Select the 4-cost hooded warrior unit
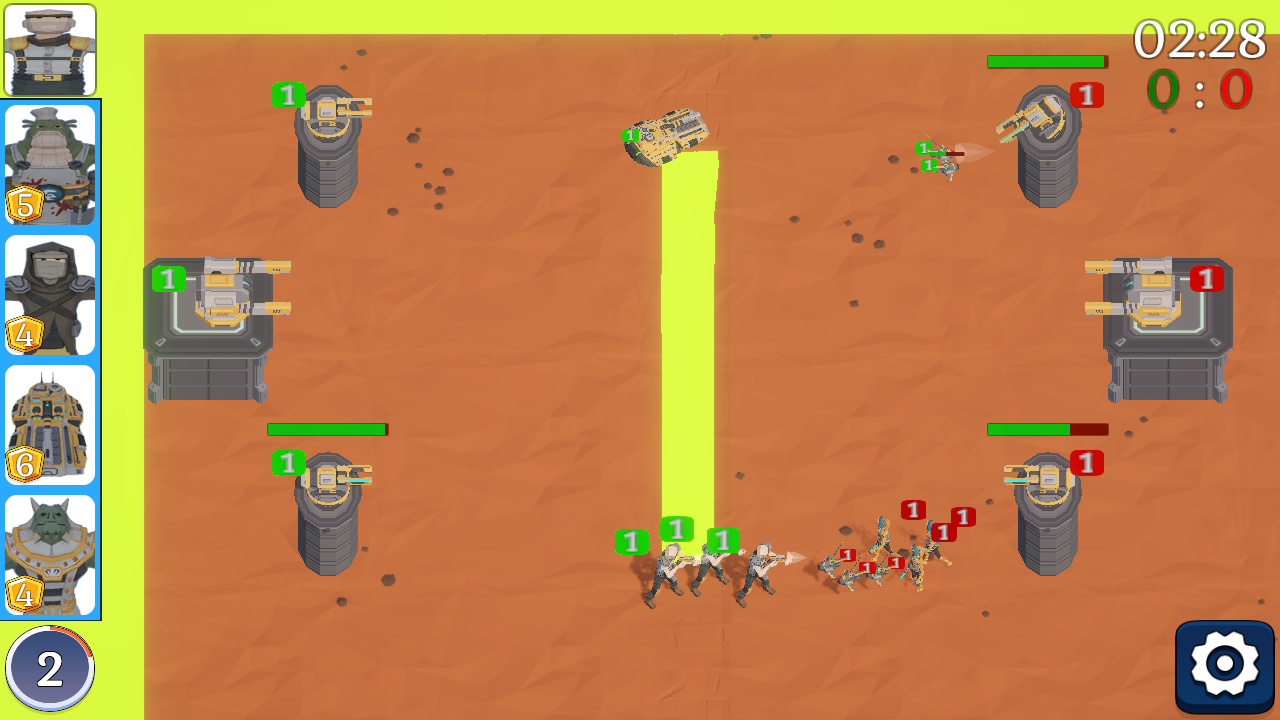Viewport: 1280px width, 720px height. tap(48, 293)
